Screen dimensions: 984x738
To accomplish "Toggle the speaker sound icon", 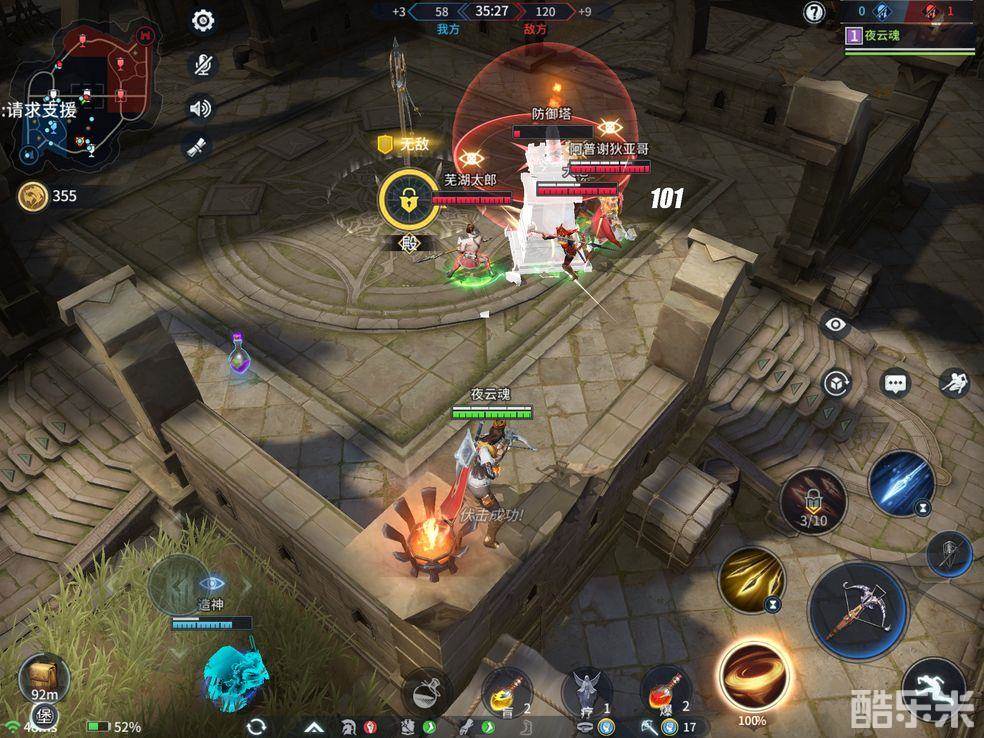I will (201, 108).
